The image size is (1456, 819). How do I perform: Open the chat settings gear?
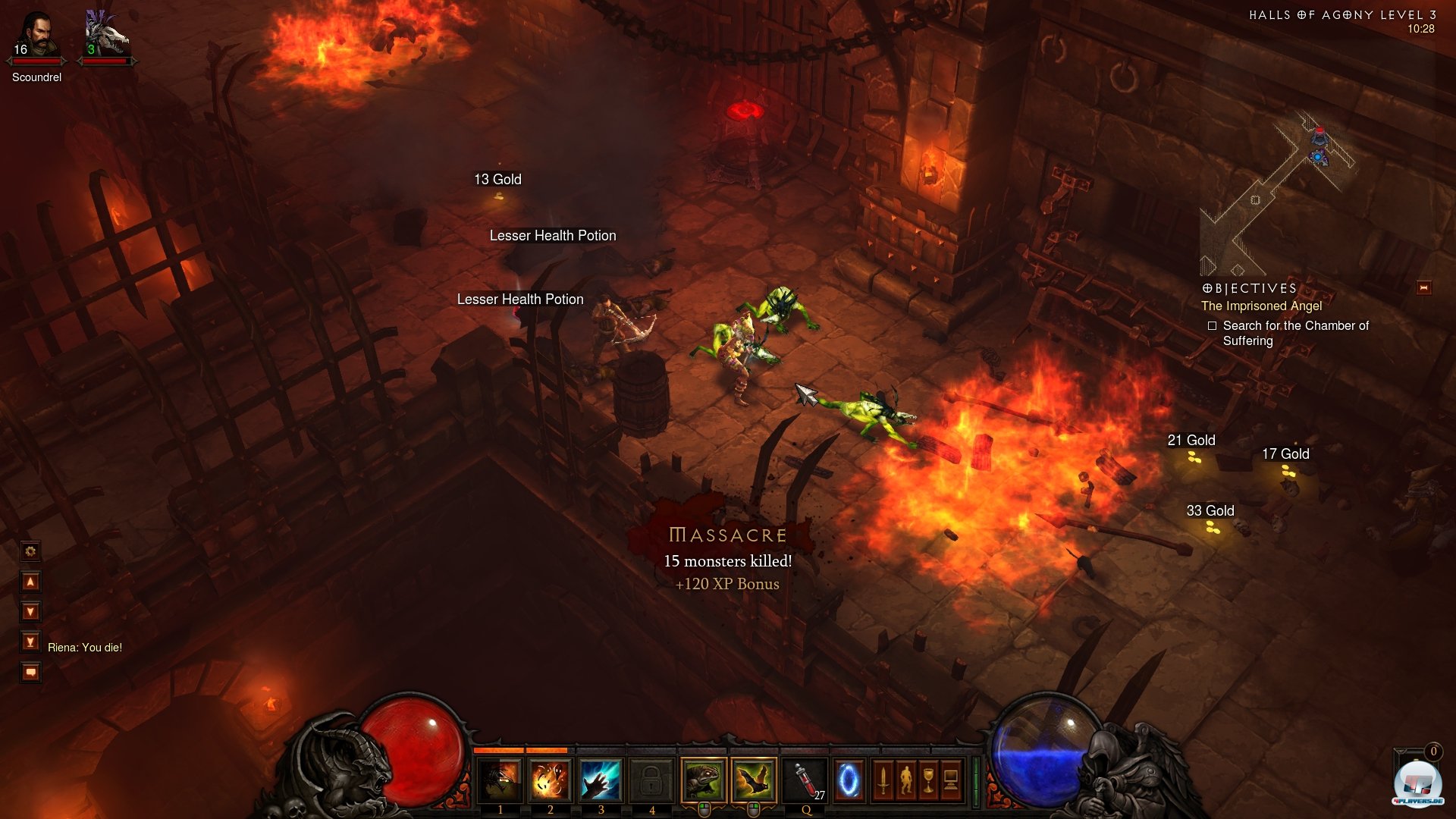[30, 551]
